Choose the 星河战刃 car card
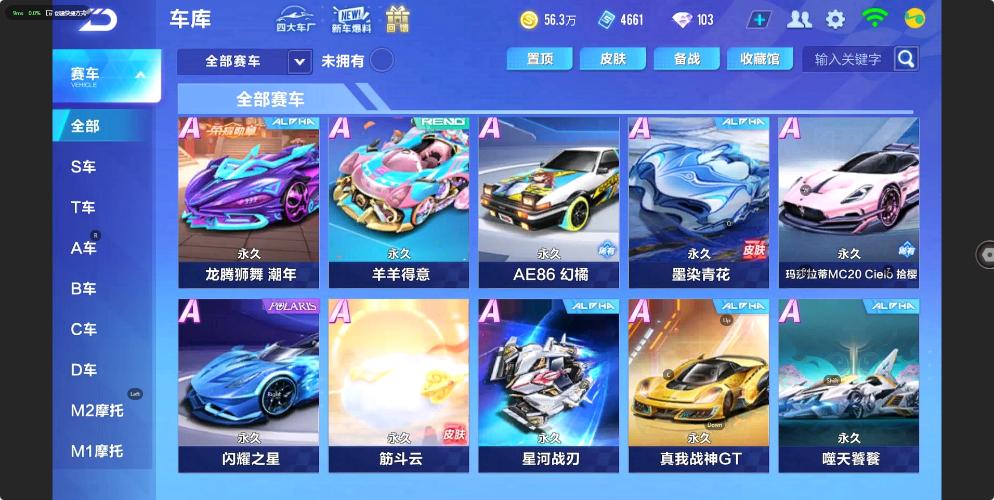This screenshot has height=500, width=994. [548, 385]
